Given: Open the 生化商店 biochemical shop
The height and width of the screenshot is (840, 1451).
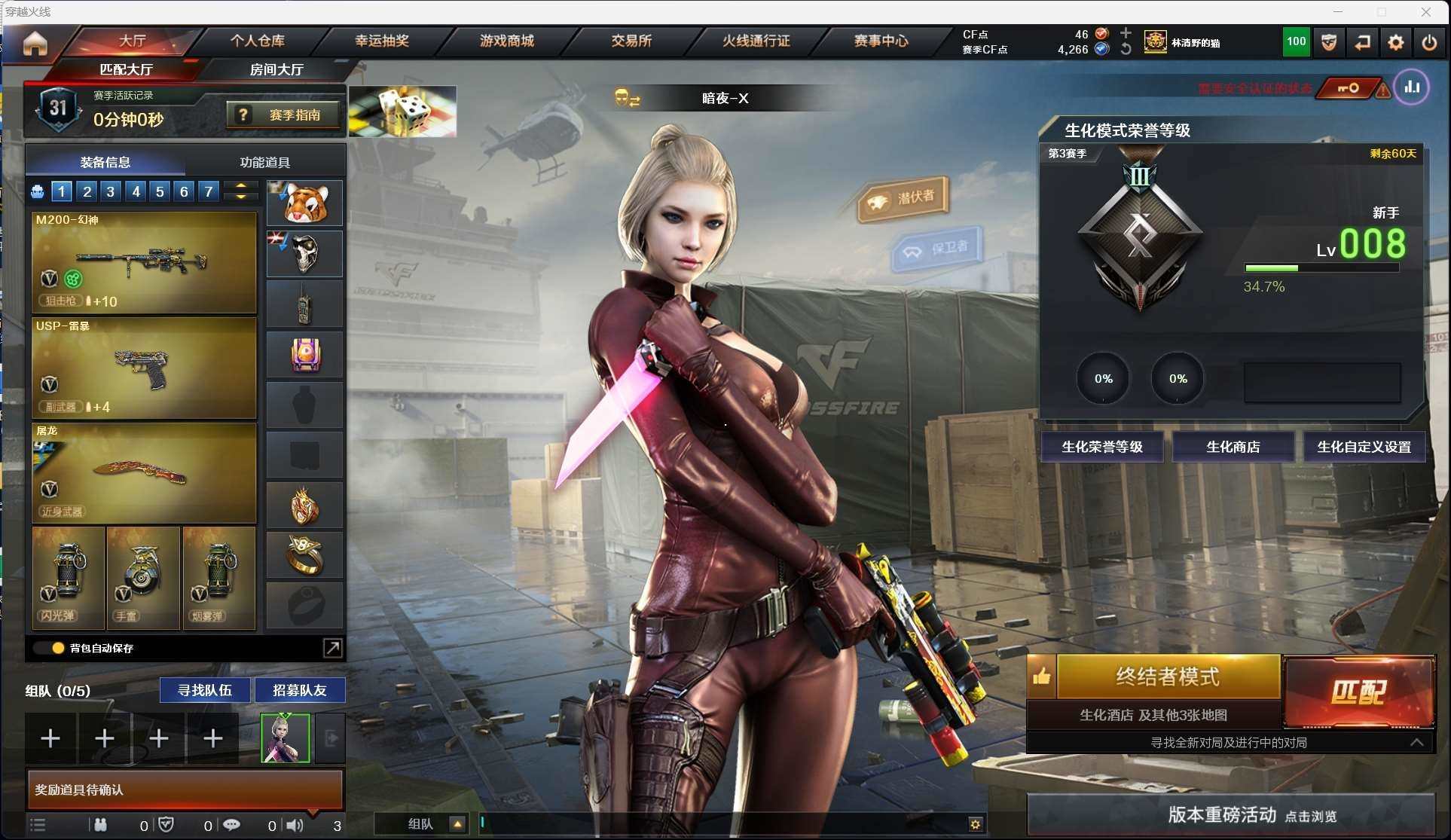Looking at the screenshot, I should pos(1233,447).
